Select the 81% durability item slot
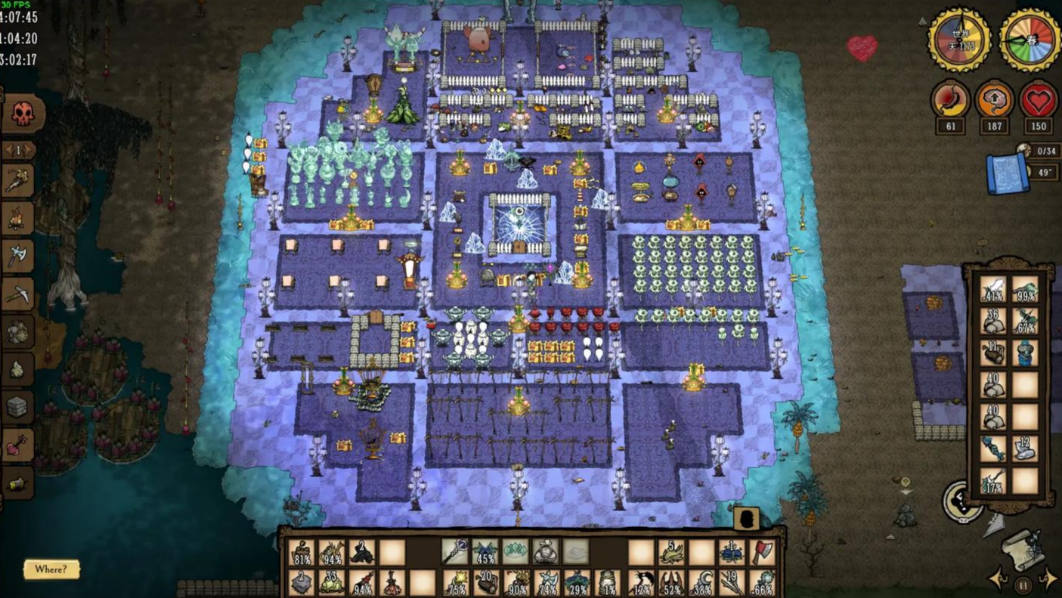 (x=301, y=552)
